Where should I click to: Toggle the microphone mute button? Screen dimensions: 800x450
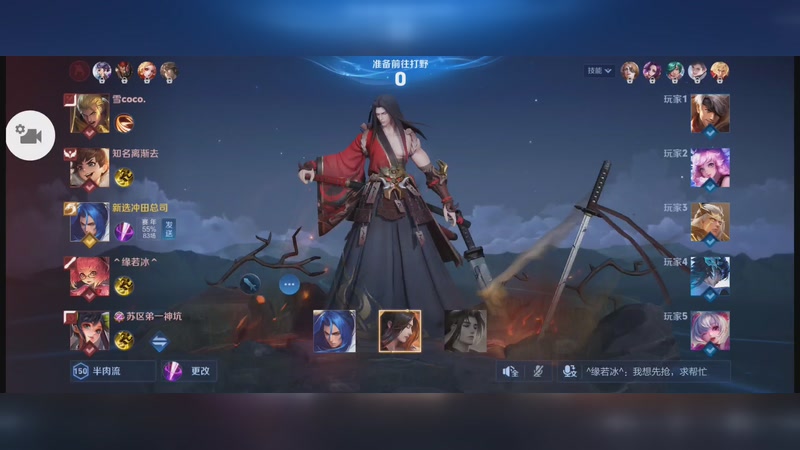pyautogui.click(x=538, y=371)
